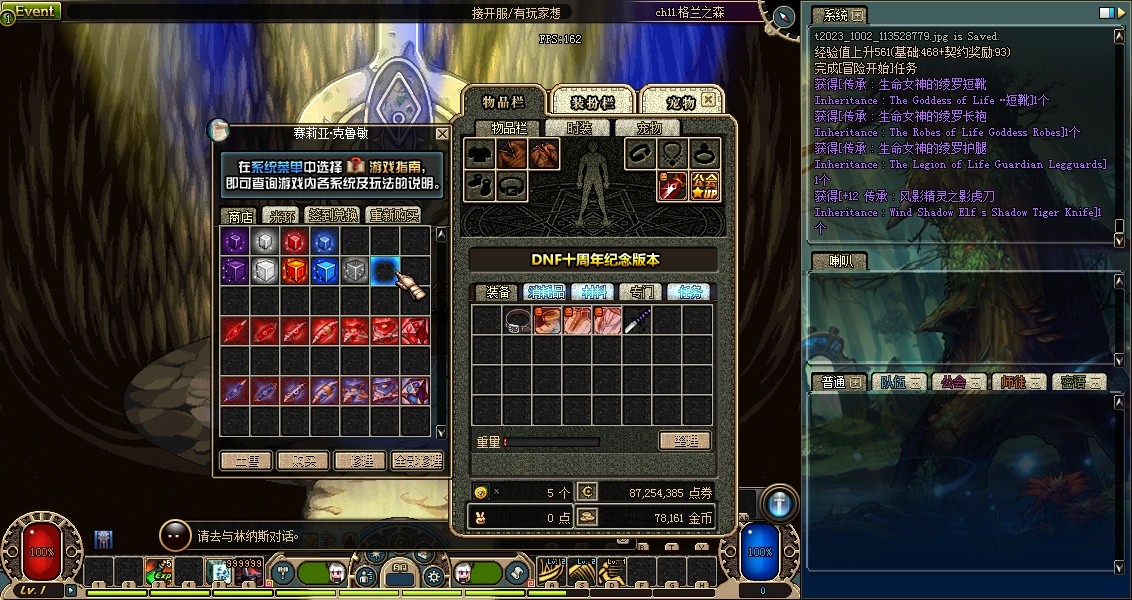Viewport: 1132px width, 600px height.
Task: Pick the small purple cube shop item
Action: tap(235, 241)
